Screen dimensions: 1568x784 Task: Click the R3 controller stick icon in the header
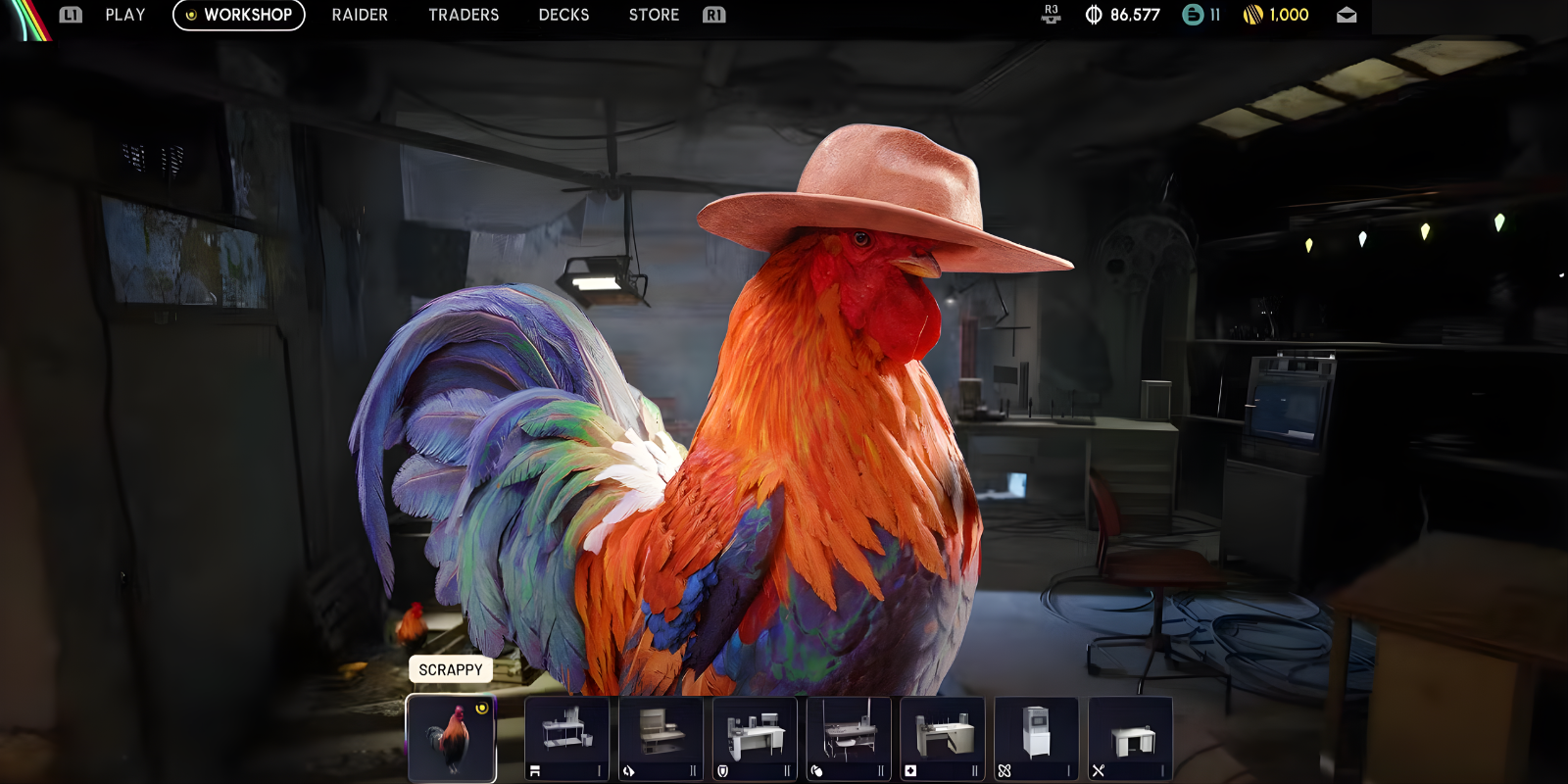click(x=1052, y=15)
